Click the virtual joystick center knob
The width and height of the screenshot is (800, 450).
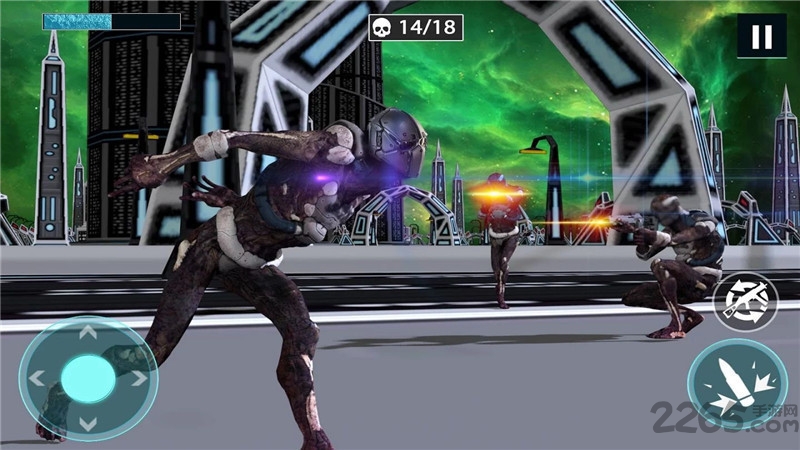[x=88, y=379]
